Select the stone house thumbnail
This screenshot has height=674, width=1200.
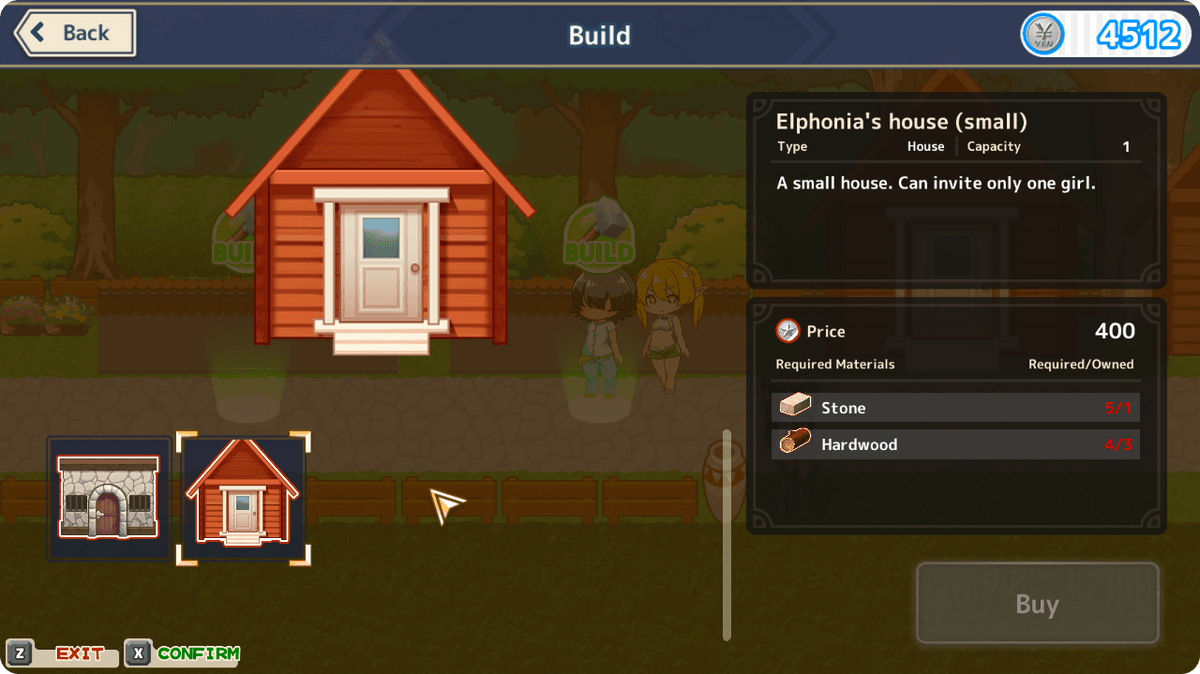coord(108,498)
